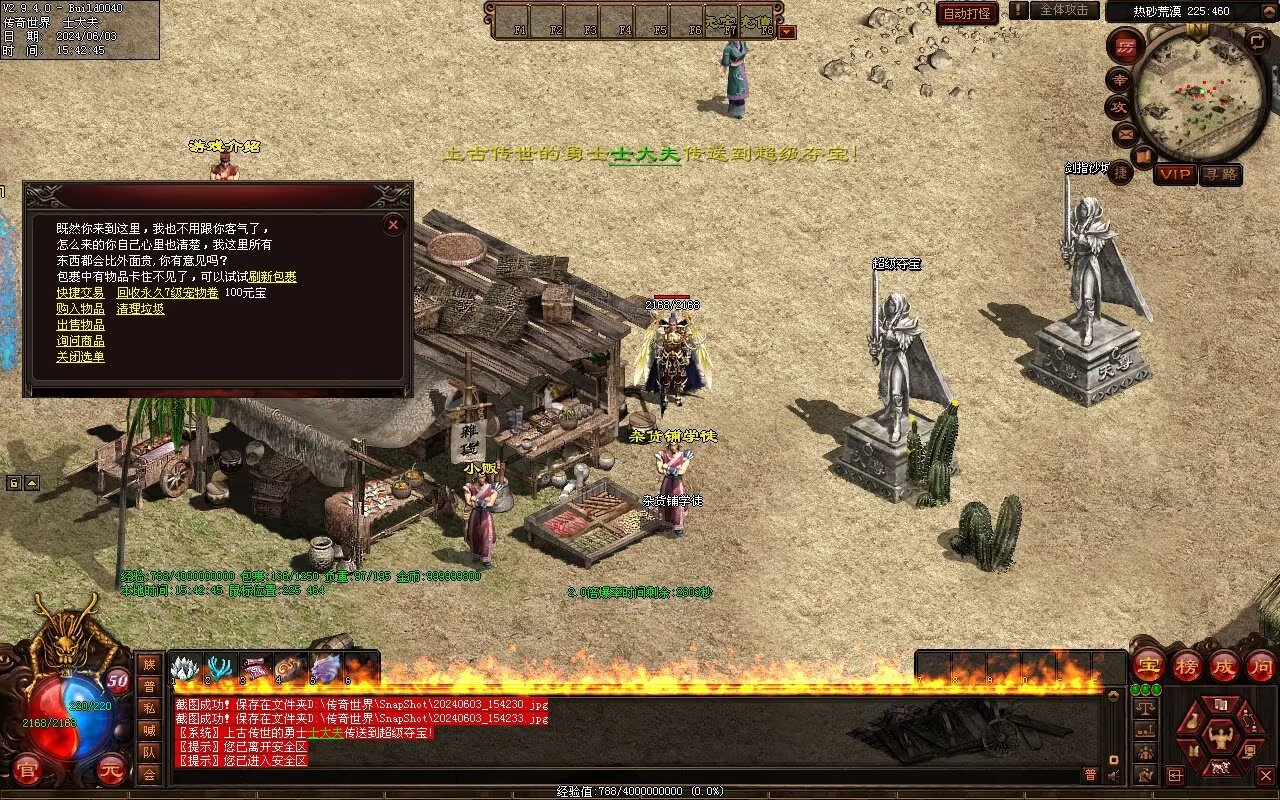This screenshot has width=1280, height=800.
Task: Choose 关闭选单 to close the menu
Action: 80,357
